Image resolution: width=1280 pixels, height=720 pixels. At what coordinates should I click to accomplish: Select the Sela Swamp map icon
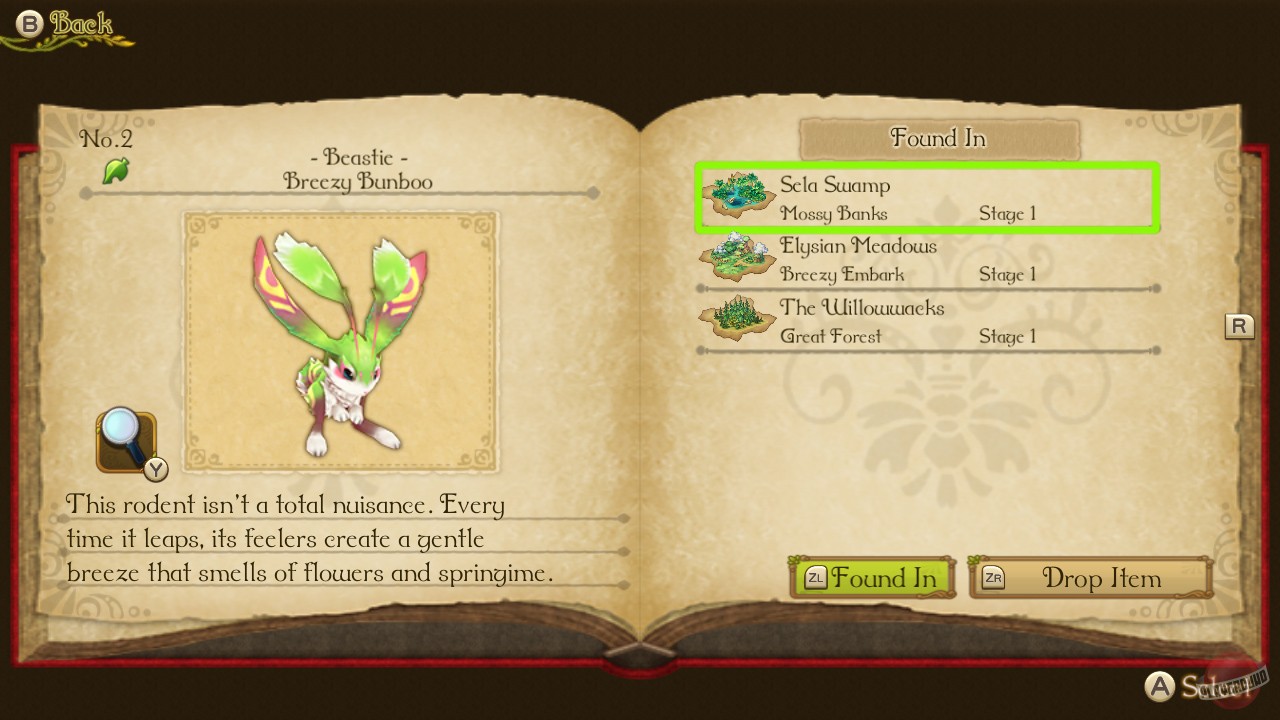[x=736, y=192]
